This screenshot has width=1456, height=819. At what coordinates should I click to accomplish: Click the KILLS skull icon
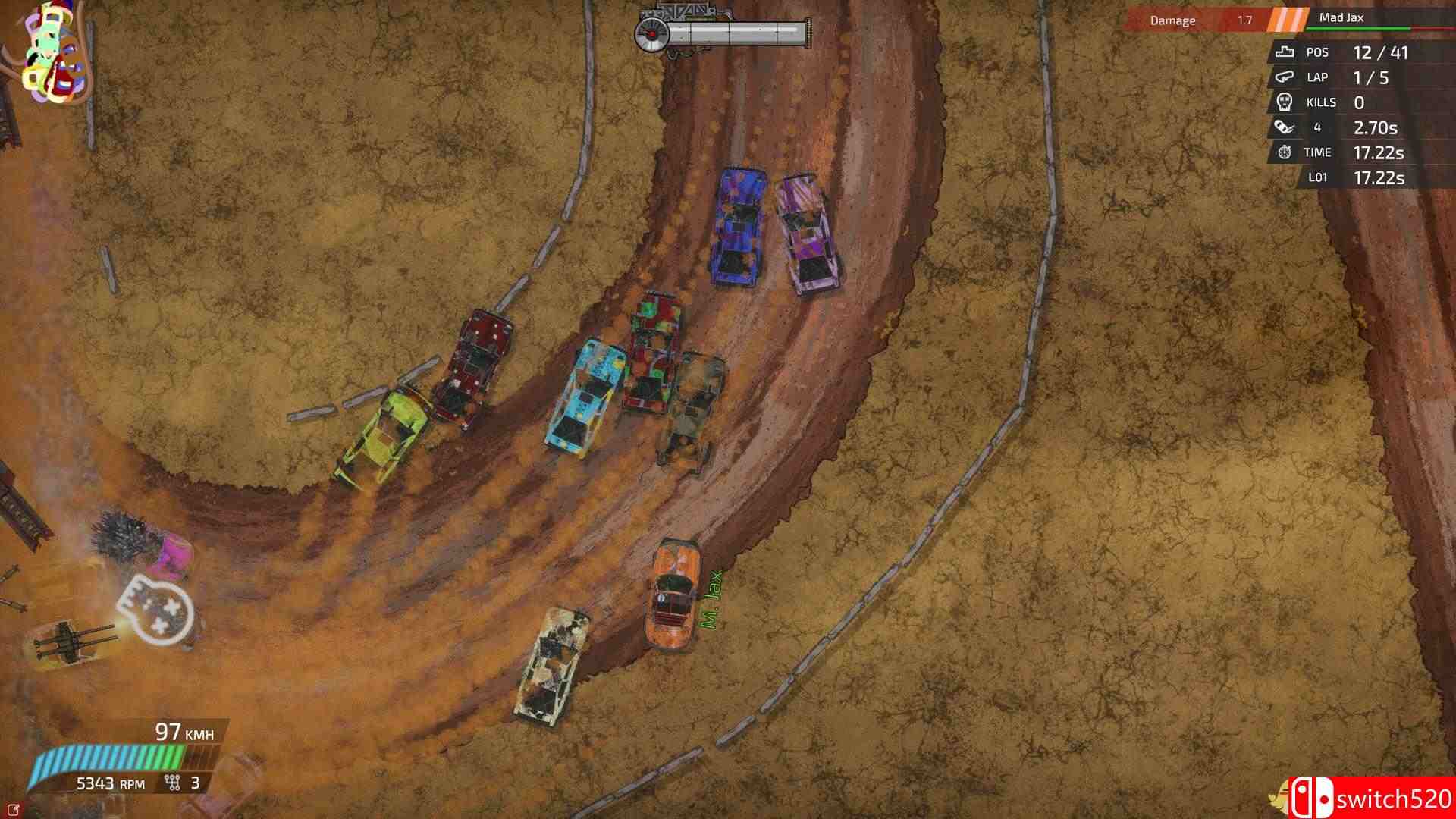click(x=1284, y=102)
